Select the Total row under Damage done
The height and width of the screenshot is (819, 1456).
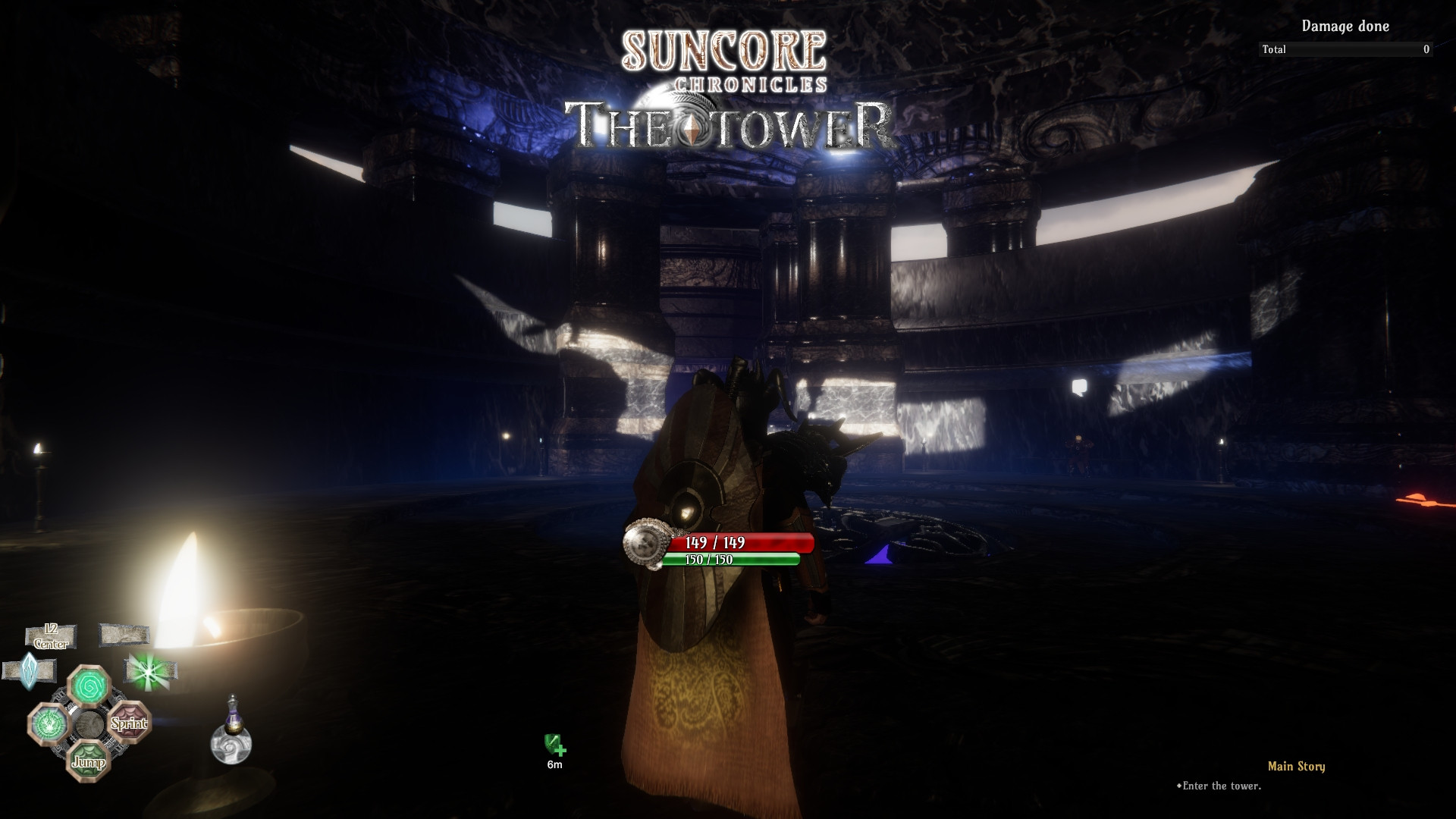coord(1346,49)
